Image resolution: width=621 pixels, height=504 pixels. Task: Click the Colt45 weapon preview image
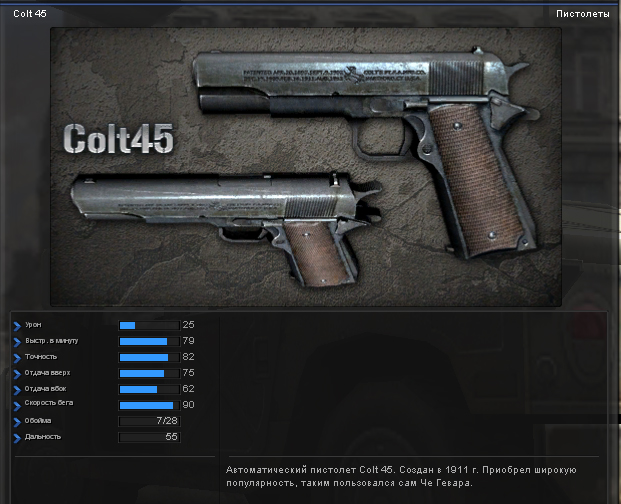click(305, 165)
